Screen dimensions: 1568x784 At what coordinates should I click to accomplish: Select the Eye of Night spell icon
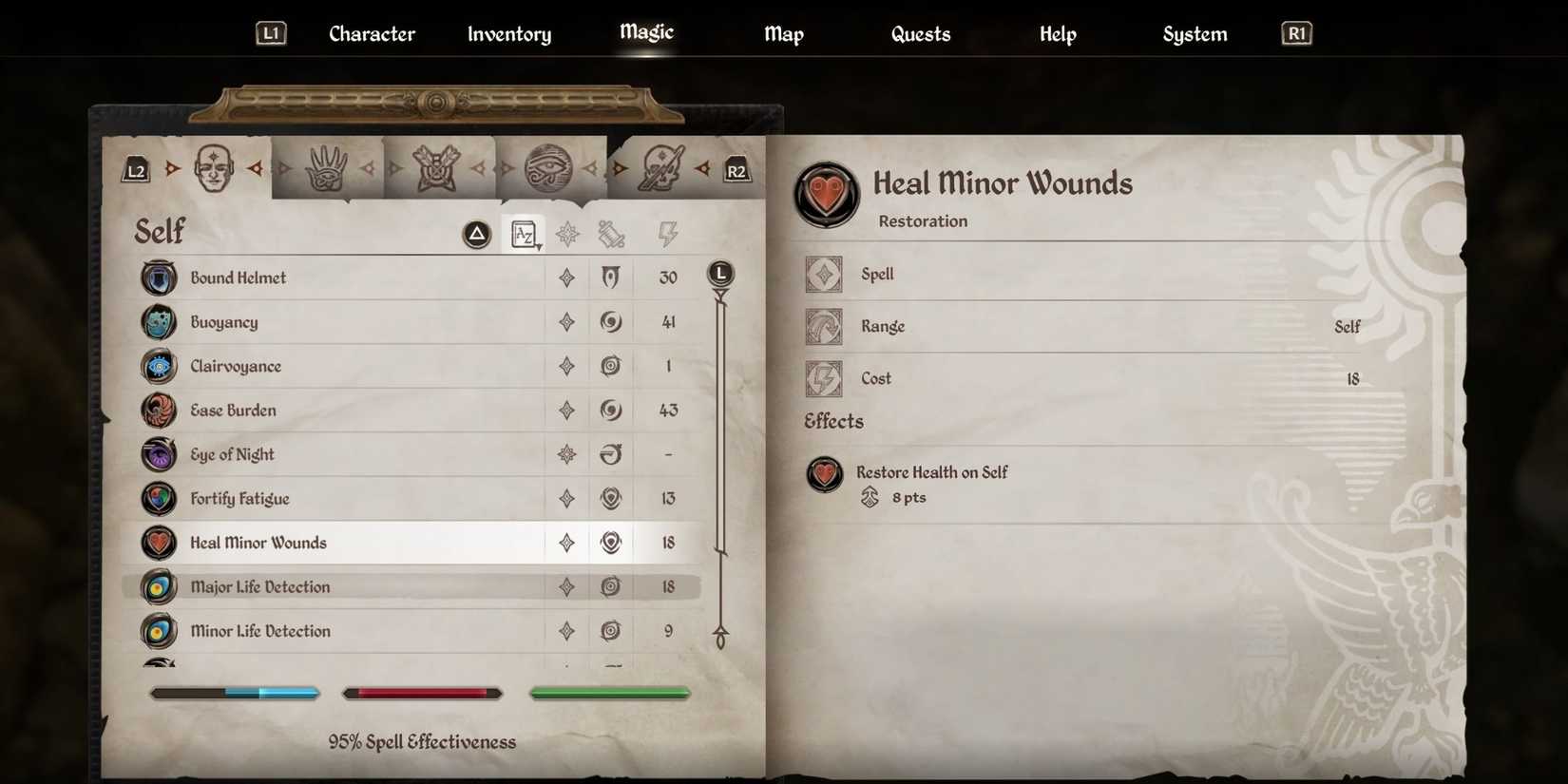coord(158,454)
